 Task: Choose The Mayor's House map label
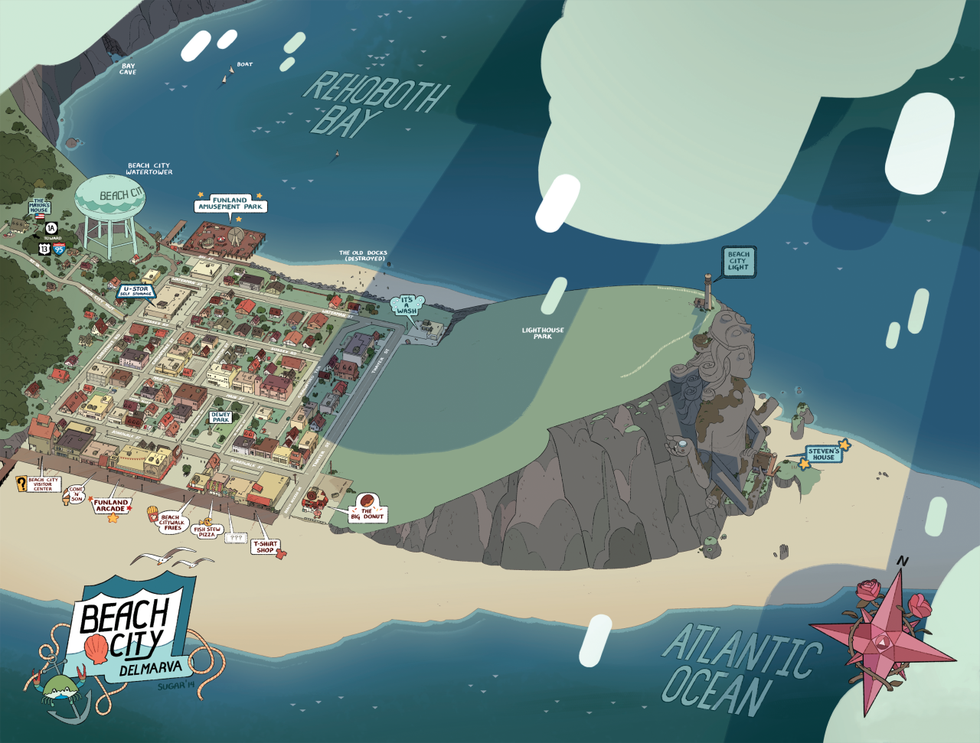point(38,206)
